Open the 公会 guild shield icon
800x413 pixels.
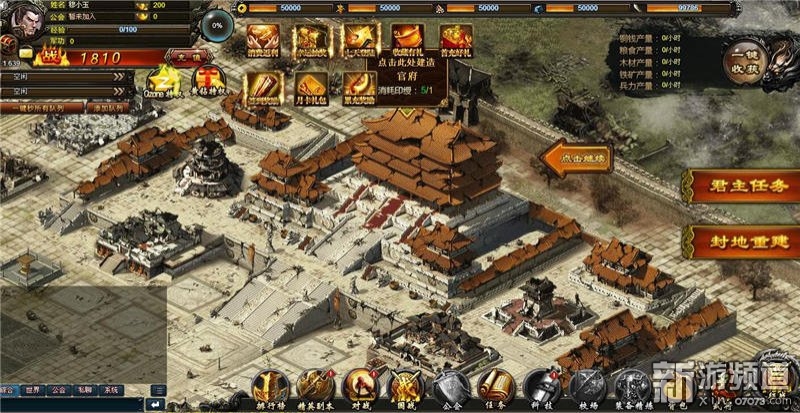point(452,386)
